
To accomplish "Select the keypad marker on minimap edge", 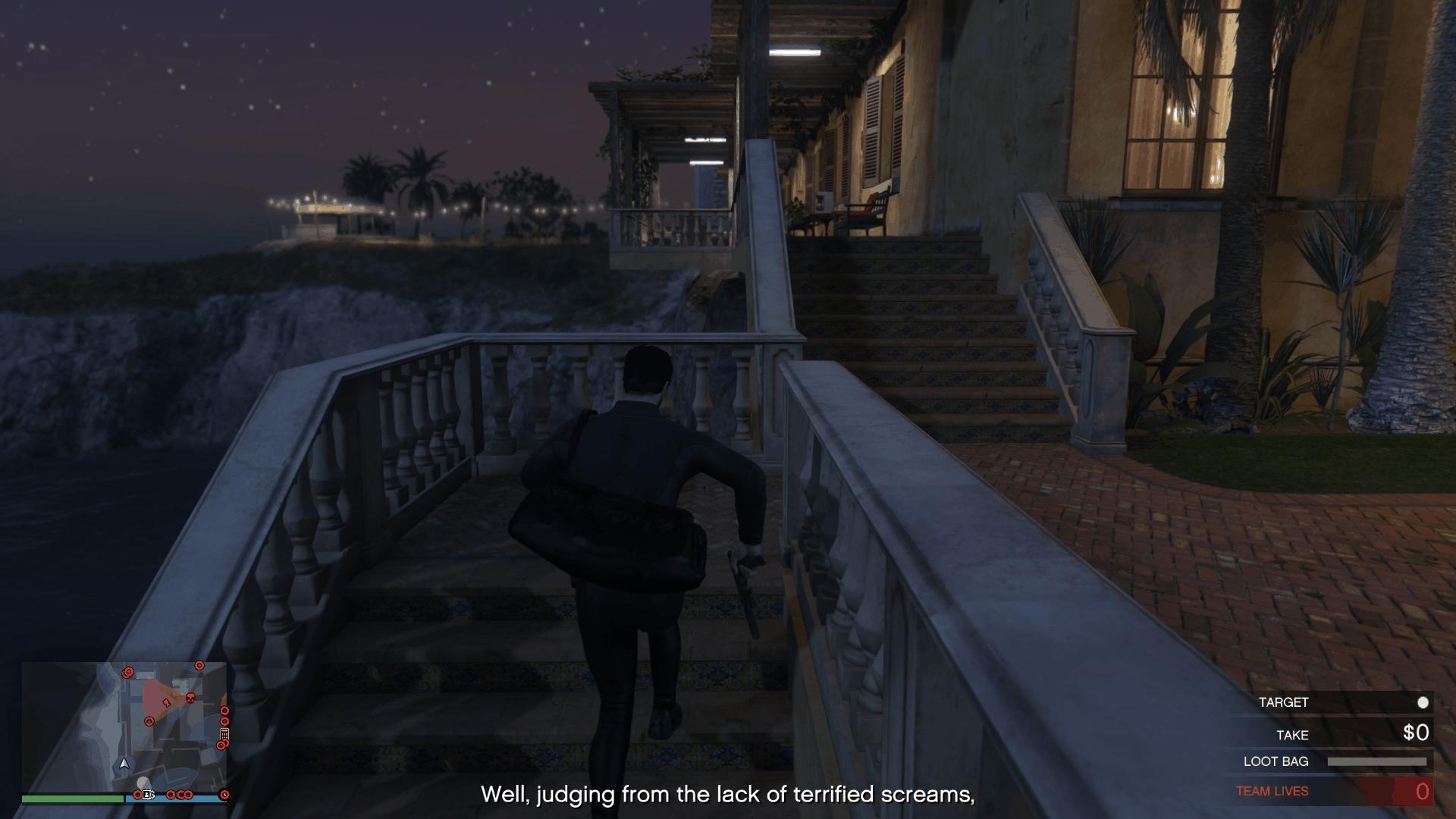I will (224, 734).
